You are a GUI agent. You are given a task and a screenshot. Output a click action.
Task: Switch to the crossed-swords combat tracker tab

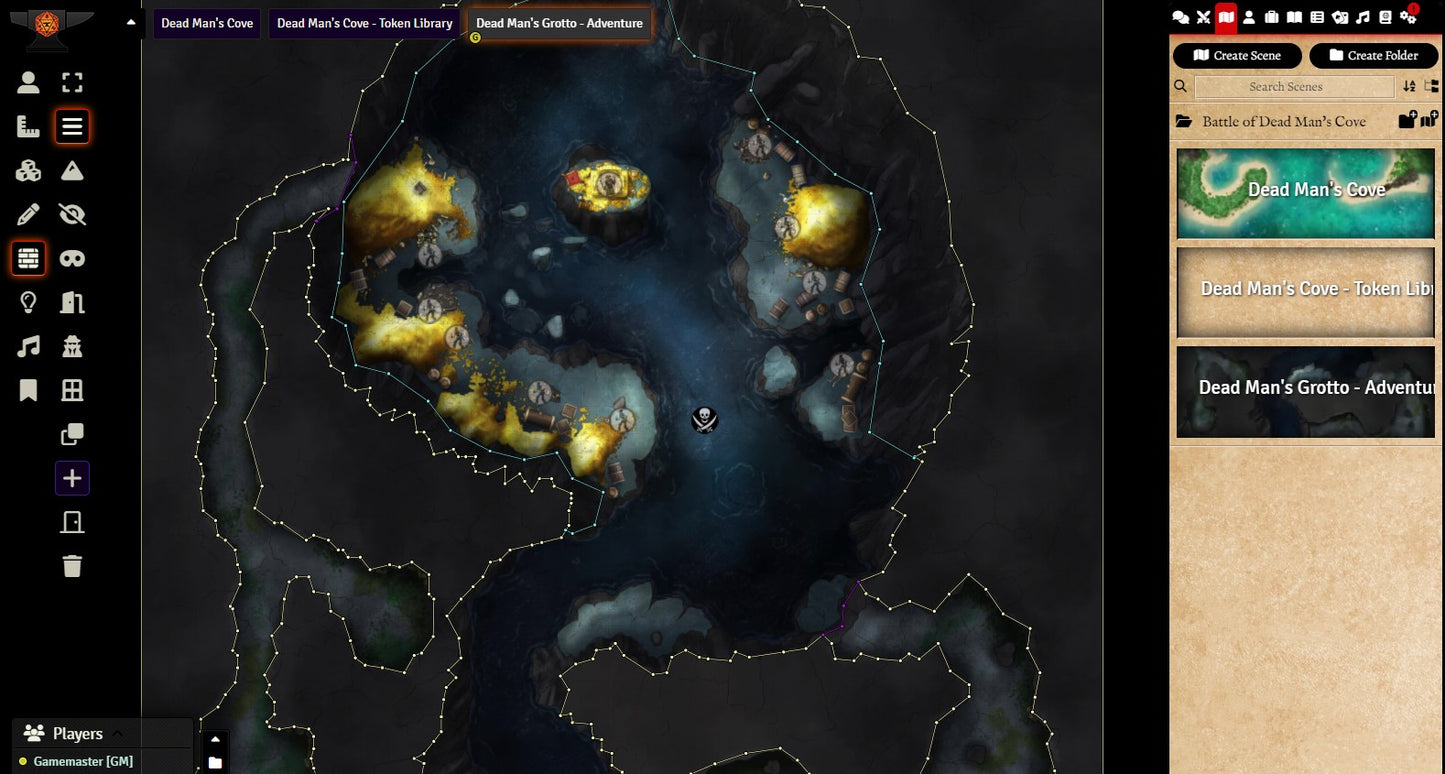(x=1203, y=17)
